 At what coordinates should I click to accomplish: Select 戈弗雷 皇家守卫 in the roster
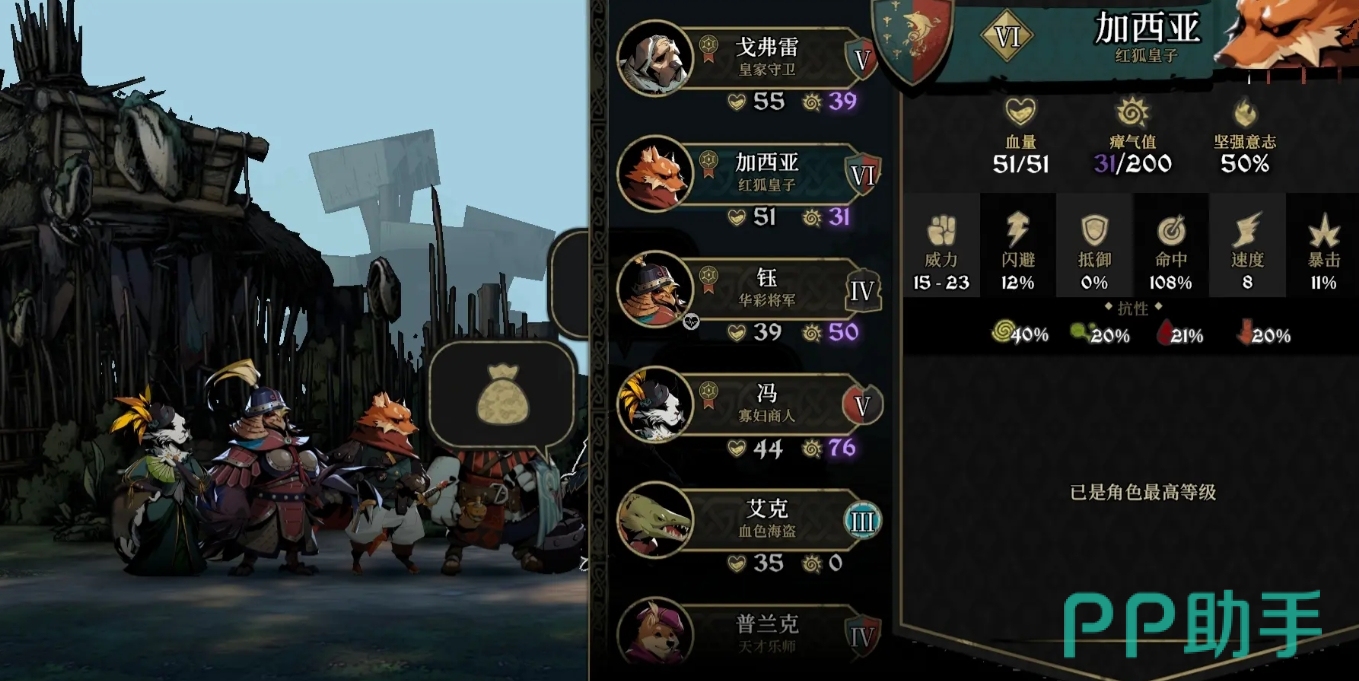click(x=767, y=58)
